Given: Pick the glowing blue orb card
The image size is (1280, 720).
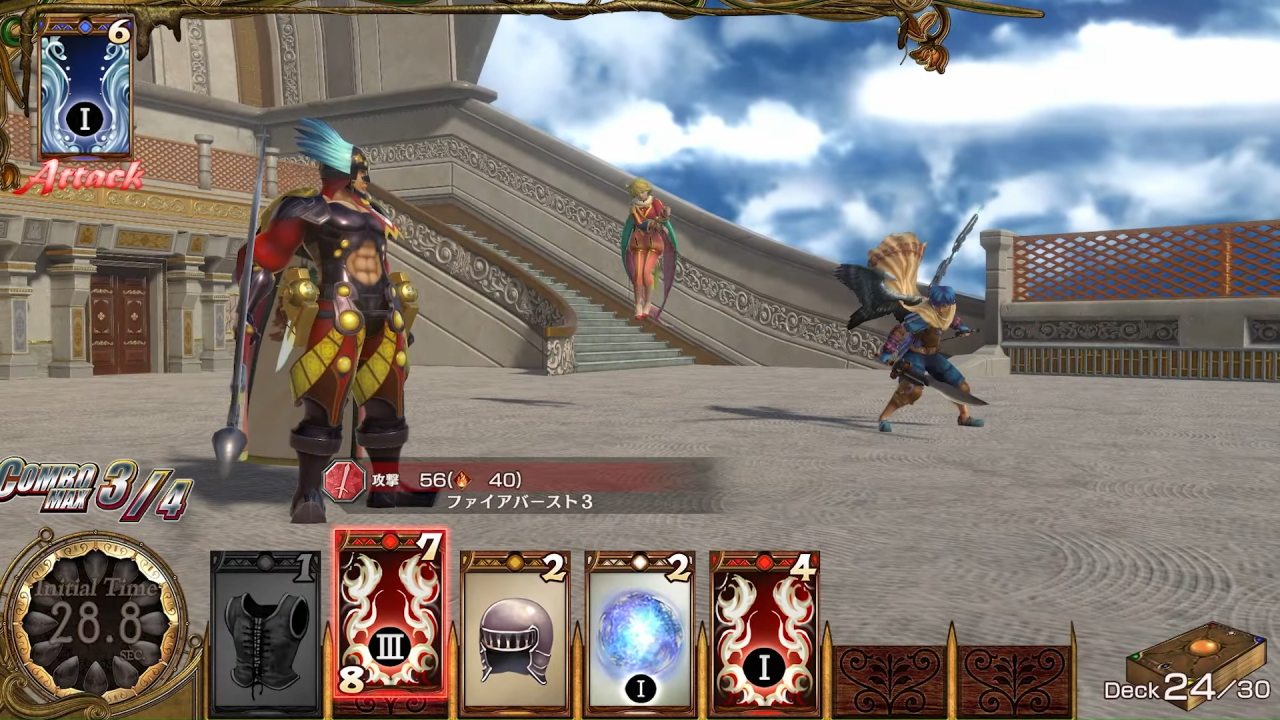Looking at the screenshot, I should pos(640,632).
